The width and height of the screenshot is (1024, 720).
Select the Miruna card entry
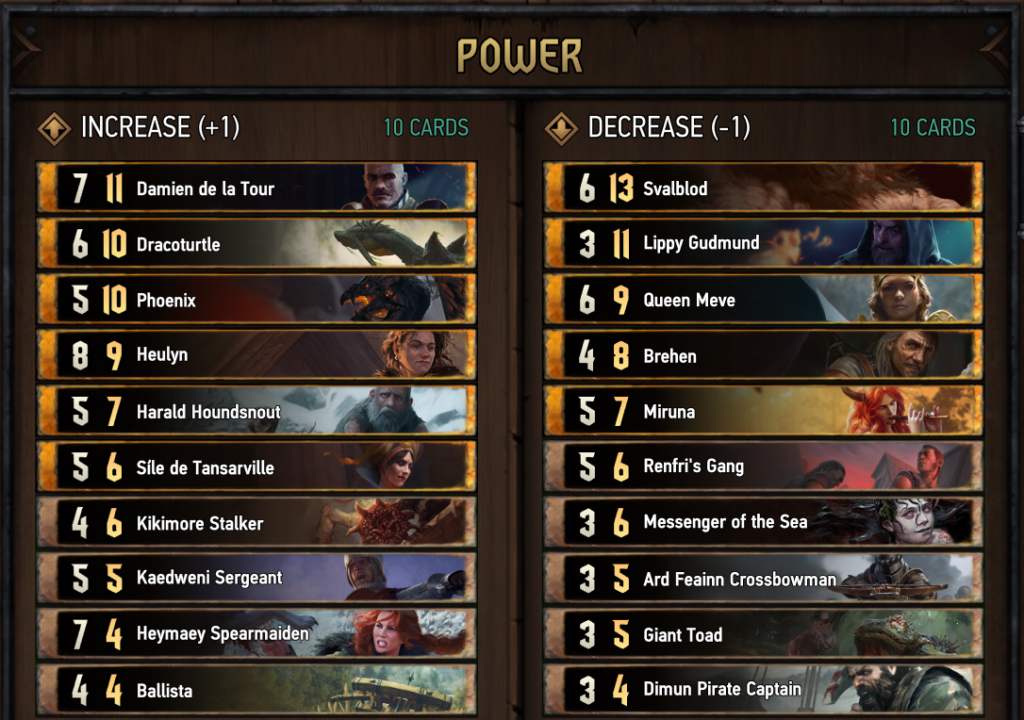(763, 411)
